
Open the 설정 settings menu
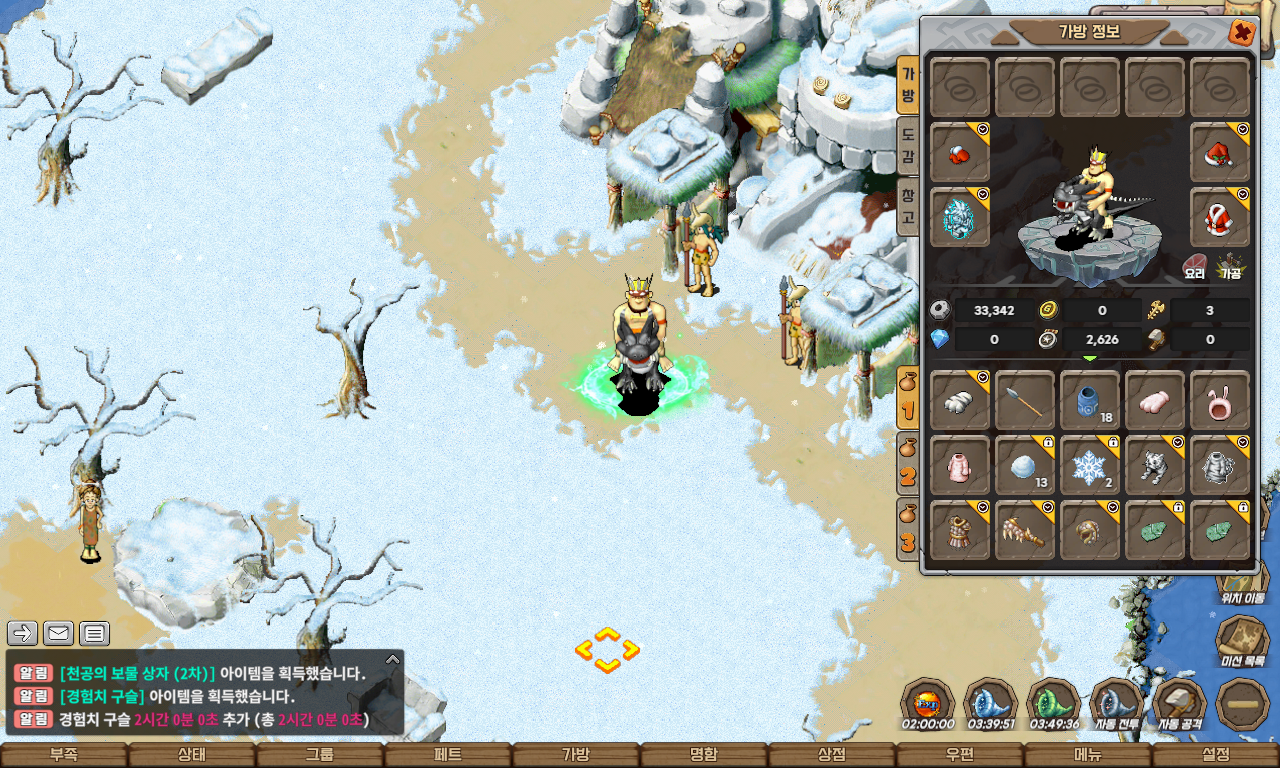1216,755
